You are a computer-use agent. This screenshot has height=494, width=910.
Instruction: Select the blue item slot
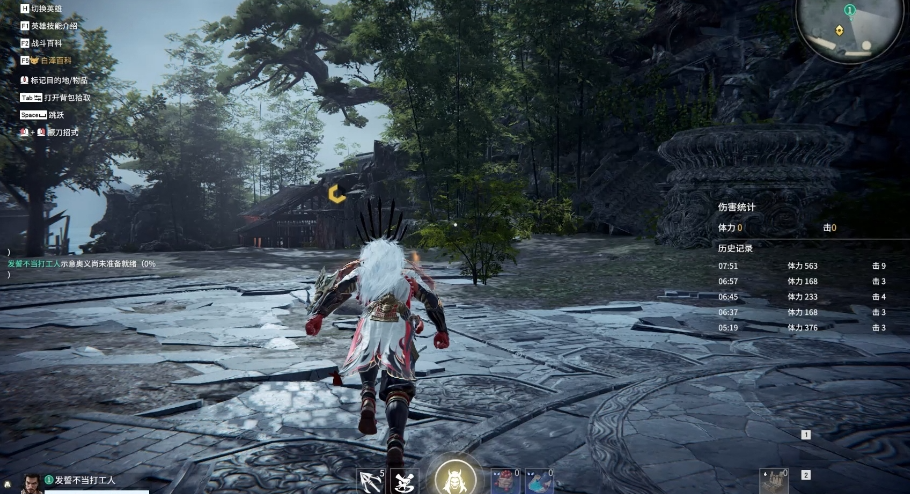(539, 481)
